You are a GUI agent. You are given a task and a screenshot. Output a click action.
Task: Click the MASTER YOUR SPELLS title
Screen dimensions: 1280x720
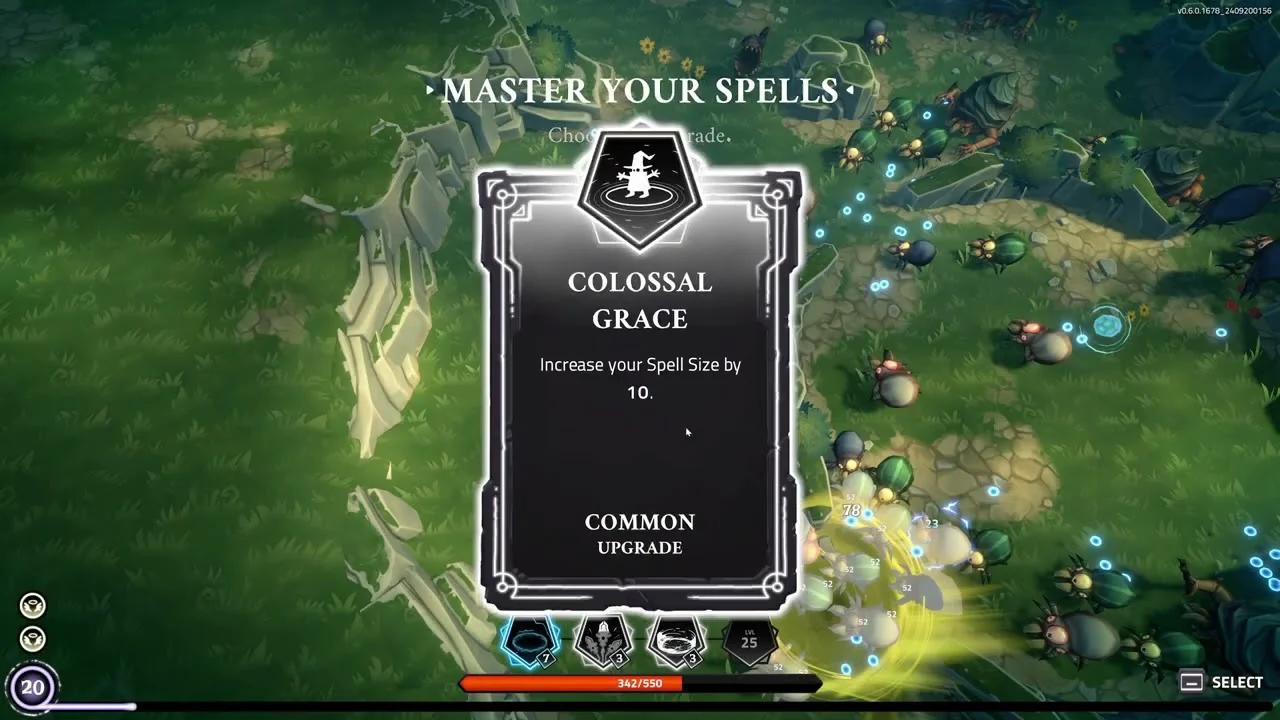point(640,91)
